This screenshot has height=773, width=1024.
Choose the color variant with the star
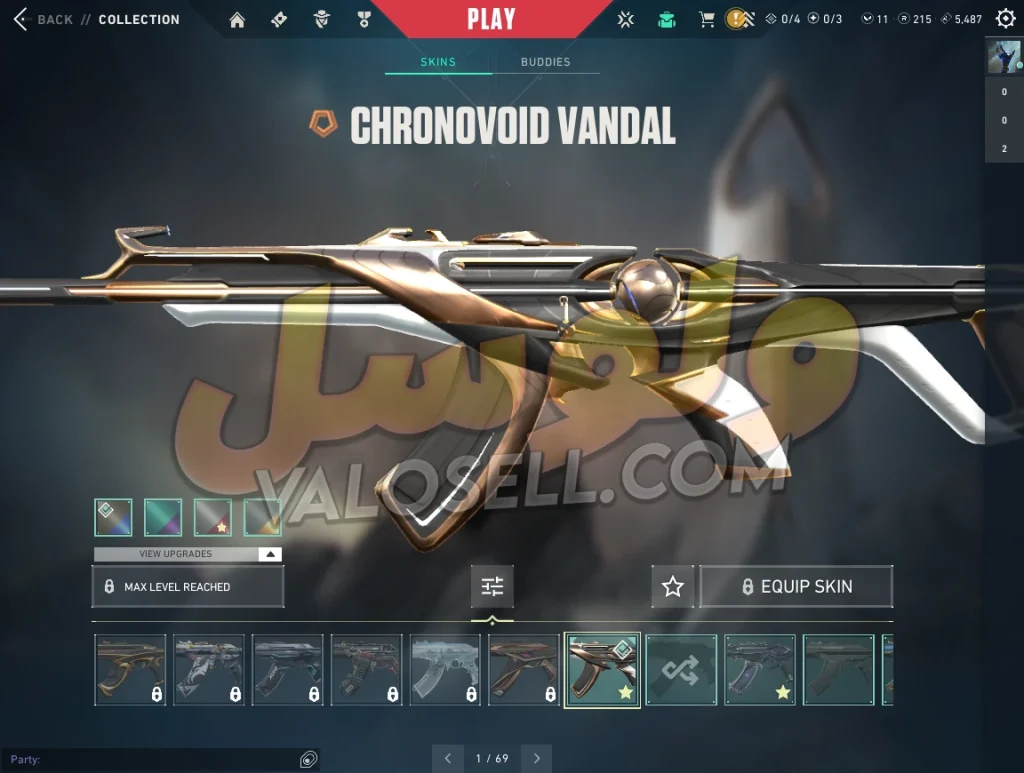(x=212, y=518)
